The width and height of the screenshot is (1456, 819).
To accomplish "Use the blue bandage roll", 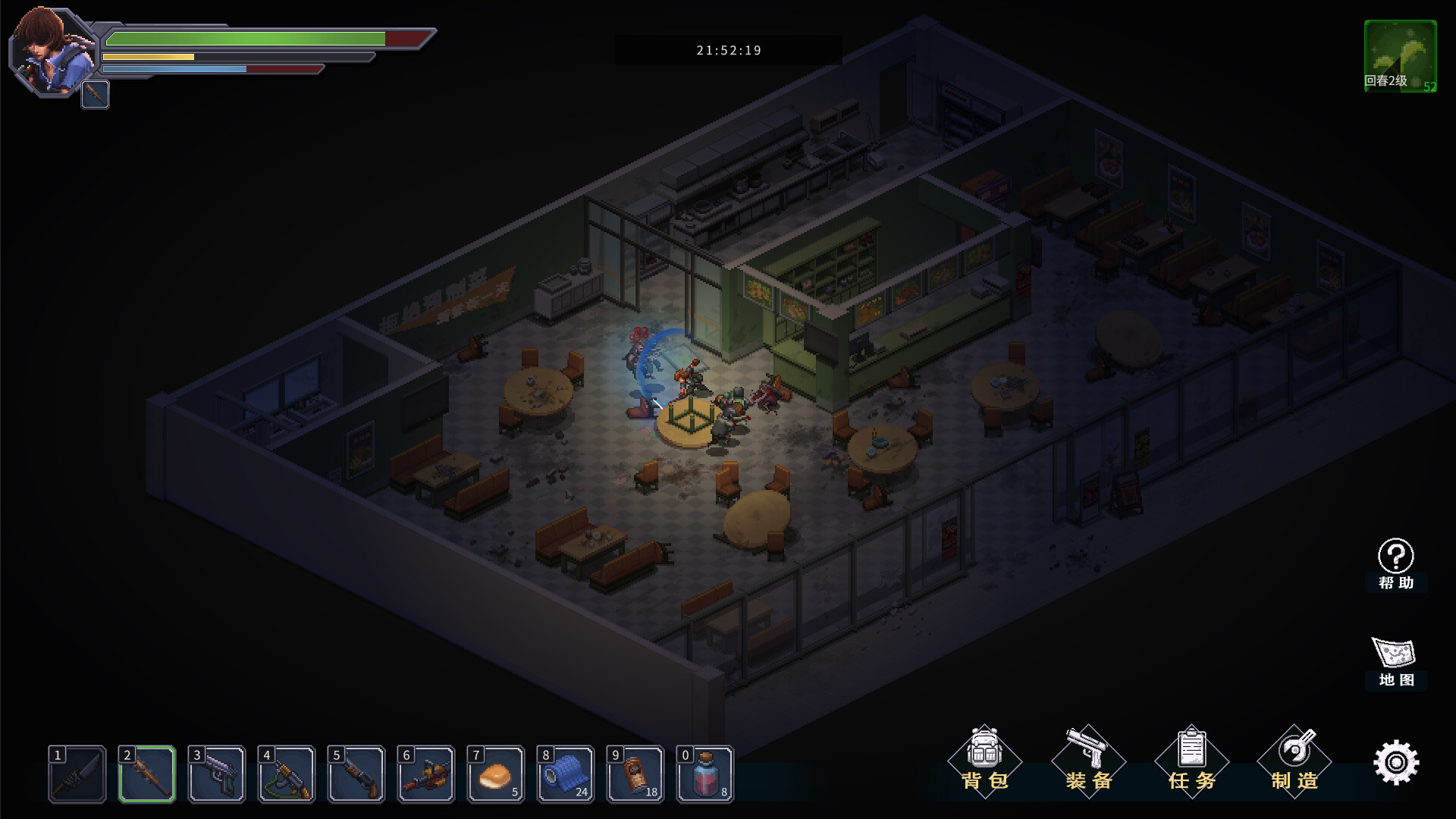I will coord(566,773).
